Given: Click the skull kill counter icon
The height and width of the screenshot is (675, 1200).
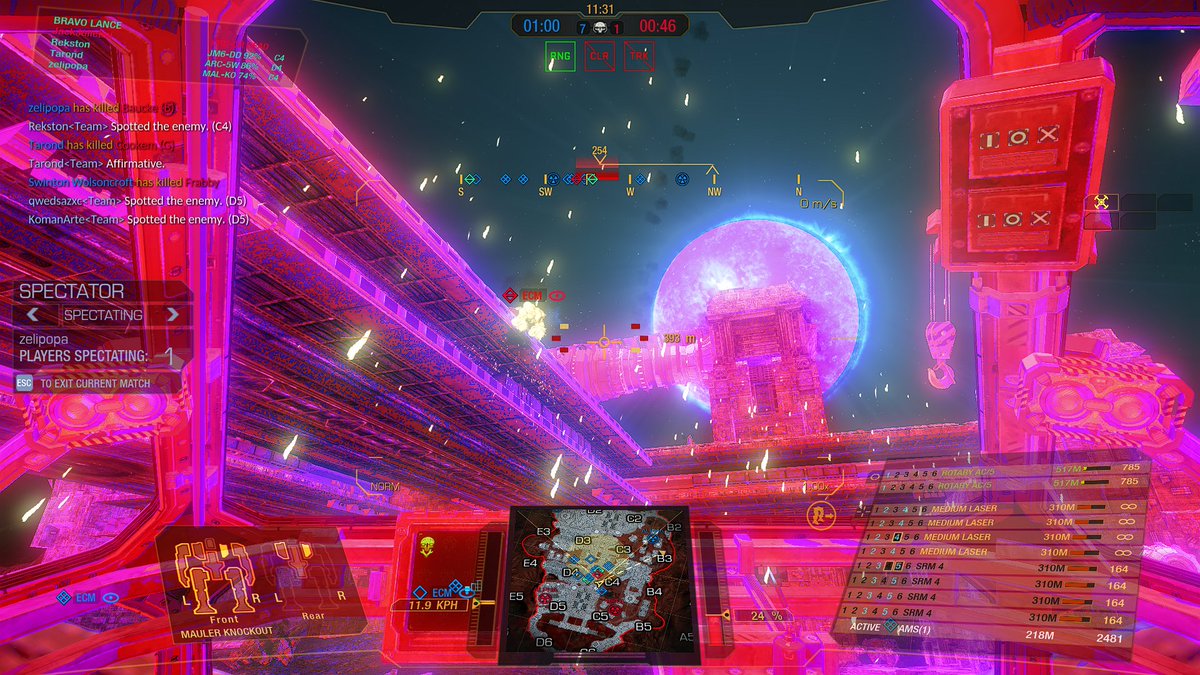Looking at the screenshot, I should [600, 27].
